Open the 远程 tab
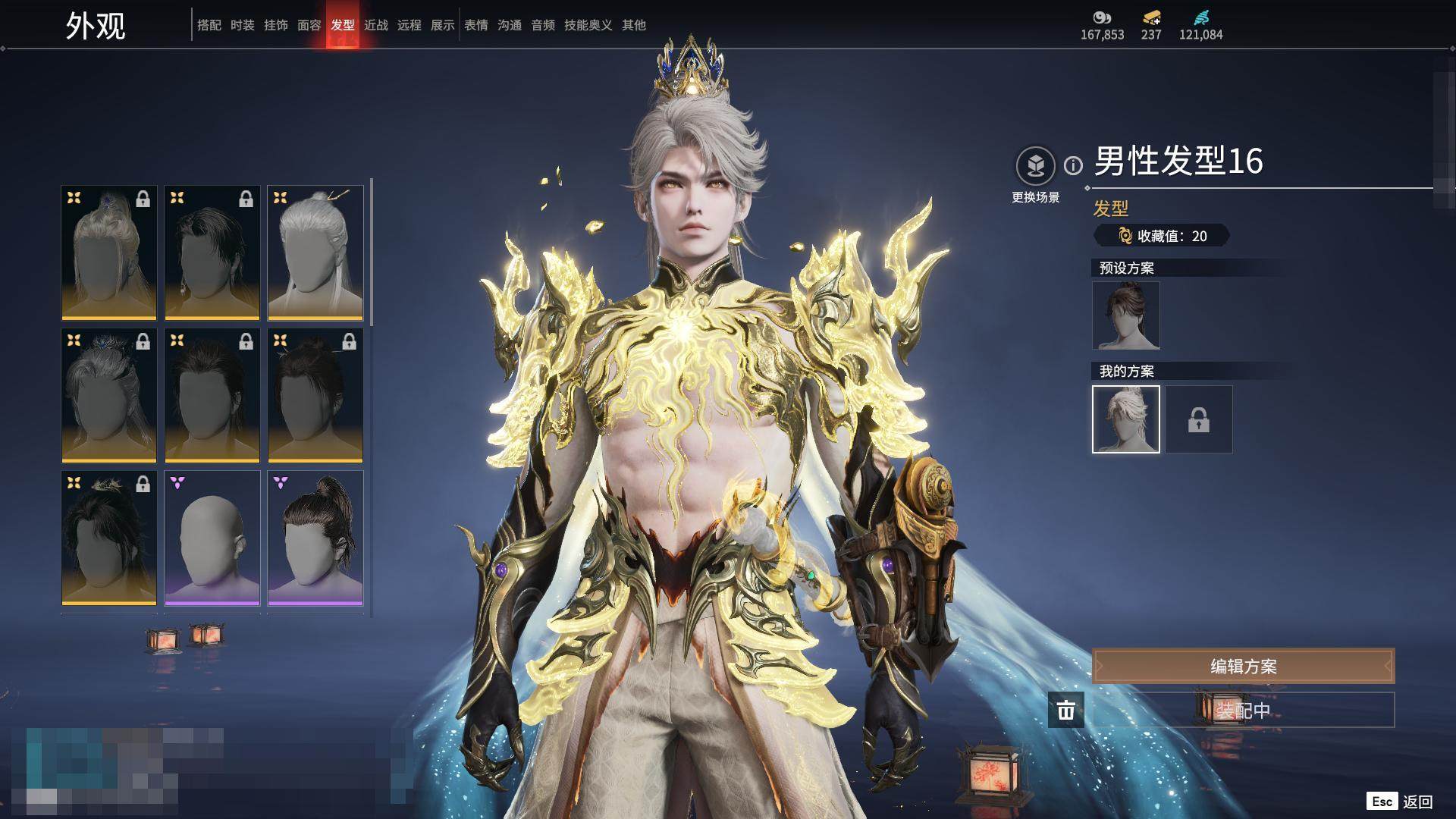1456x819 pixels. click(x=409, y=25)
